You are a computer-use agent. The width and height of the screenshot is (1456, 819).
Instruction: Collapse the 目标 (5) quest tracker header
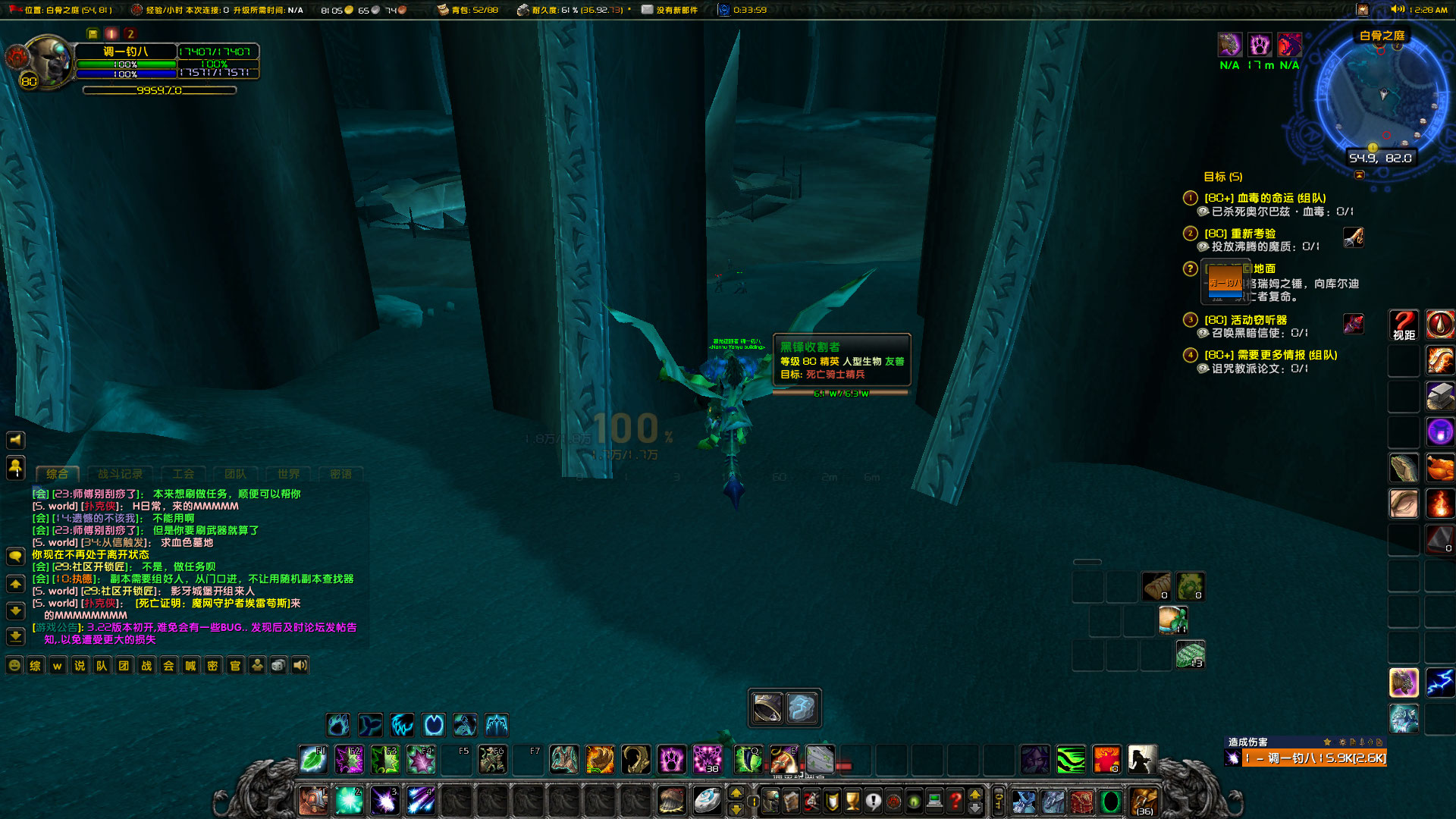(x=1223, y=176)
